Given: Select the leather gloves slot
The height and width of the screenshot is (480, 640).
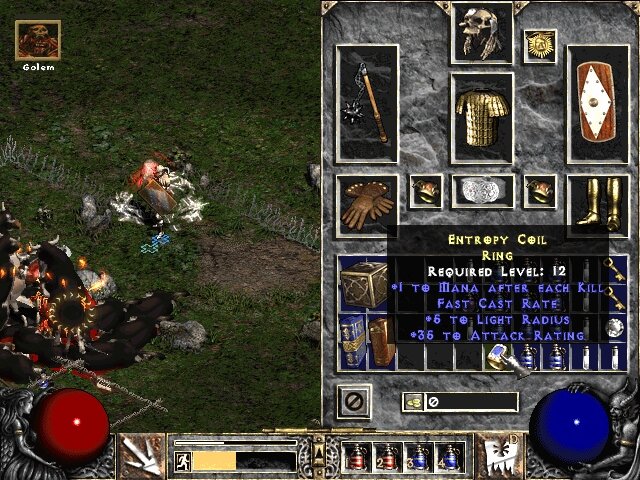Looking at the screenshot, I should tap(367, 203).
